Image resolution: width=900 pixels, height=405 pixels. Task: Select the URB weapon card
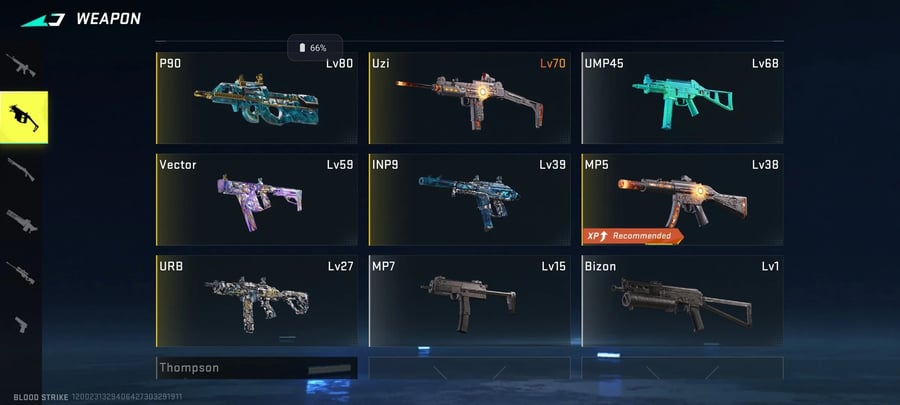tap(257, 299)
